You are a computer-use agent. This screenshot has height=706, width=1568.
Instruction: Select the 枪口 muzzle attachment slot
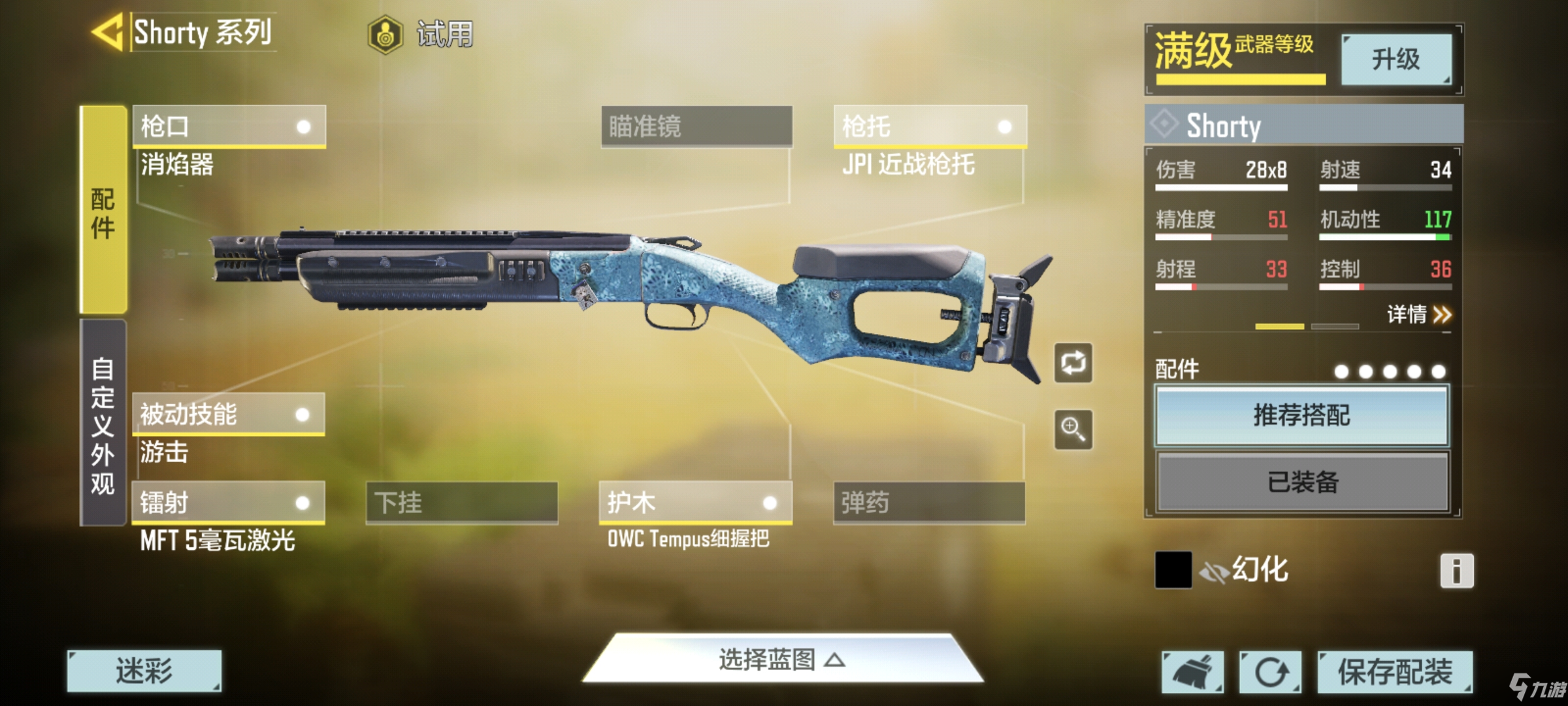229,126
